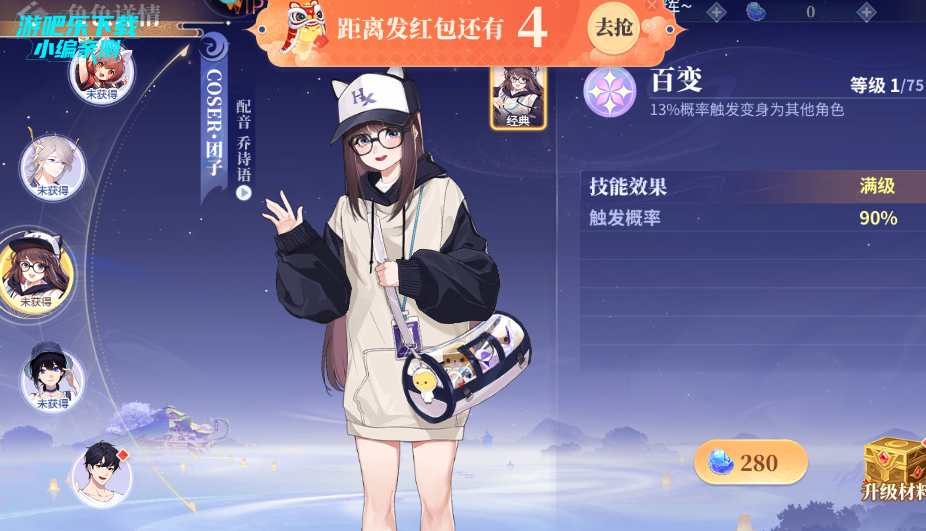
Task: Play the 乔诗语 voice sample
Action: coord(244,193)
